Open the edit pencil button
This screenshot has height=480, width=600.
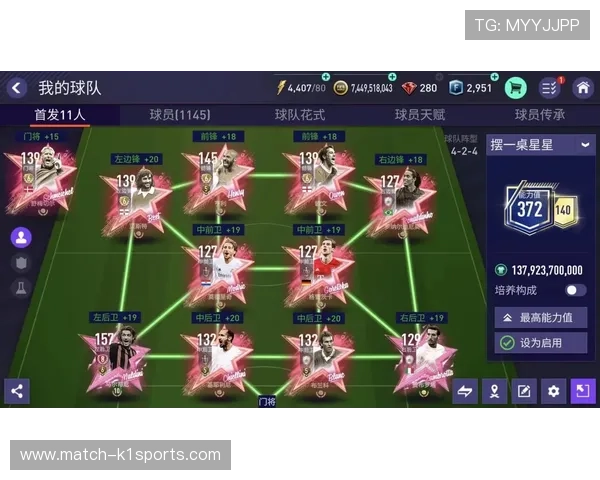coord(524,391)
